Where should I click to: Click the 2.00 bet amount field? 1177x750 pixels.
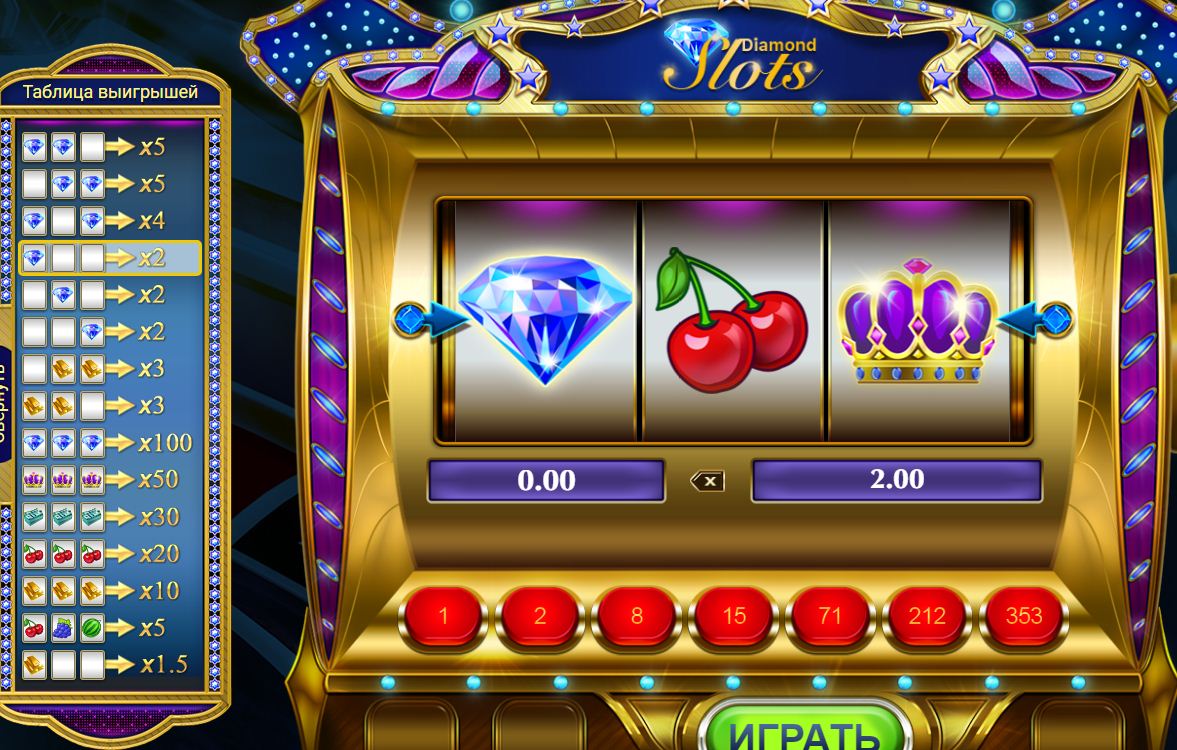coord(896,480)
